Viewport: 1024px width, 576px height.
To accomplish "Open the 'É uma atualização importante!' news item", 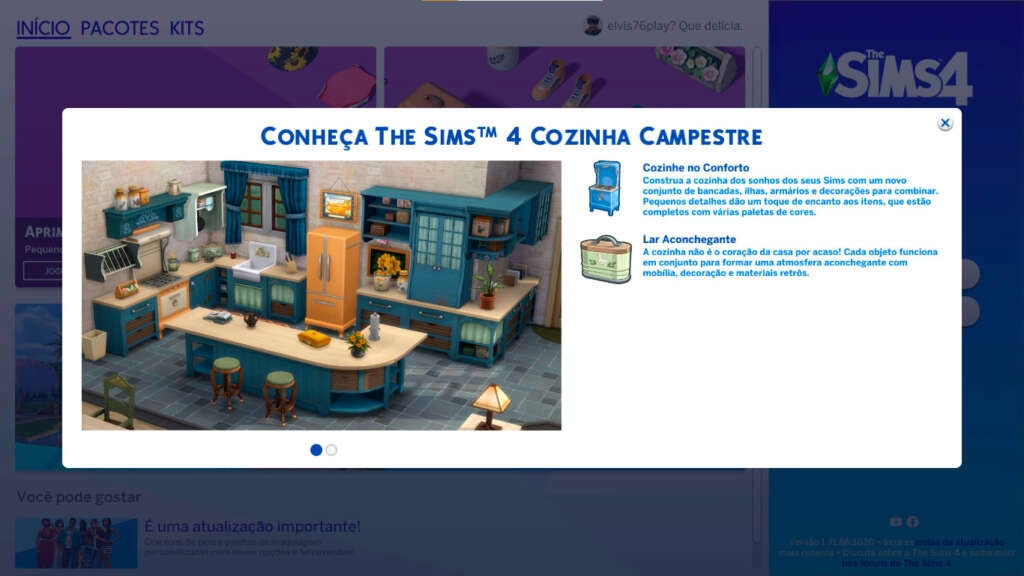I will (x=252, y=527).
